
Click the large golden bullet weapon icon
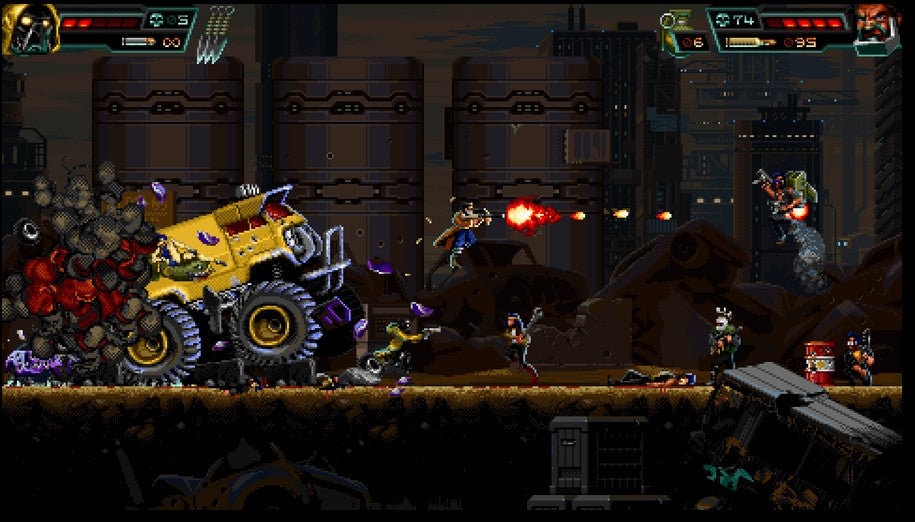point(750,43)
